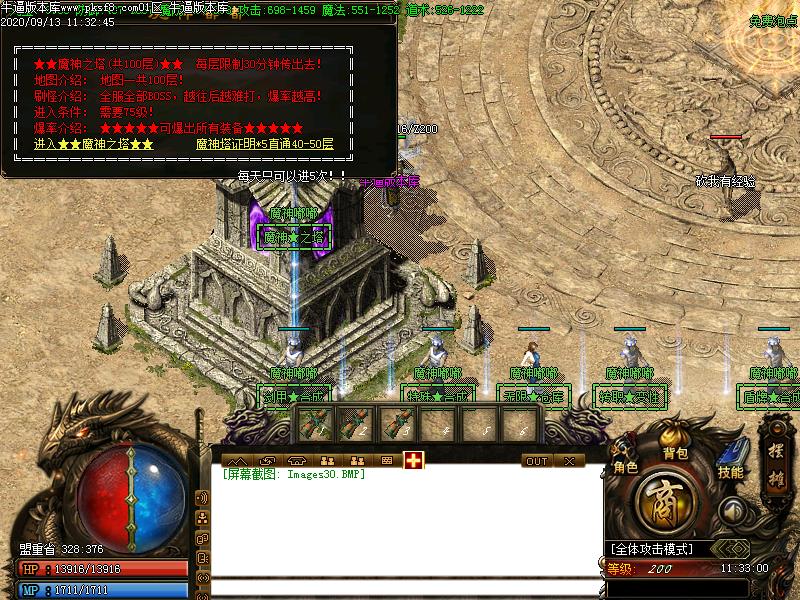
Task: Select the 魔神★之塔 NPC label
Action: click(293, 237)
